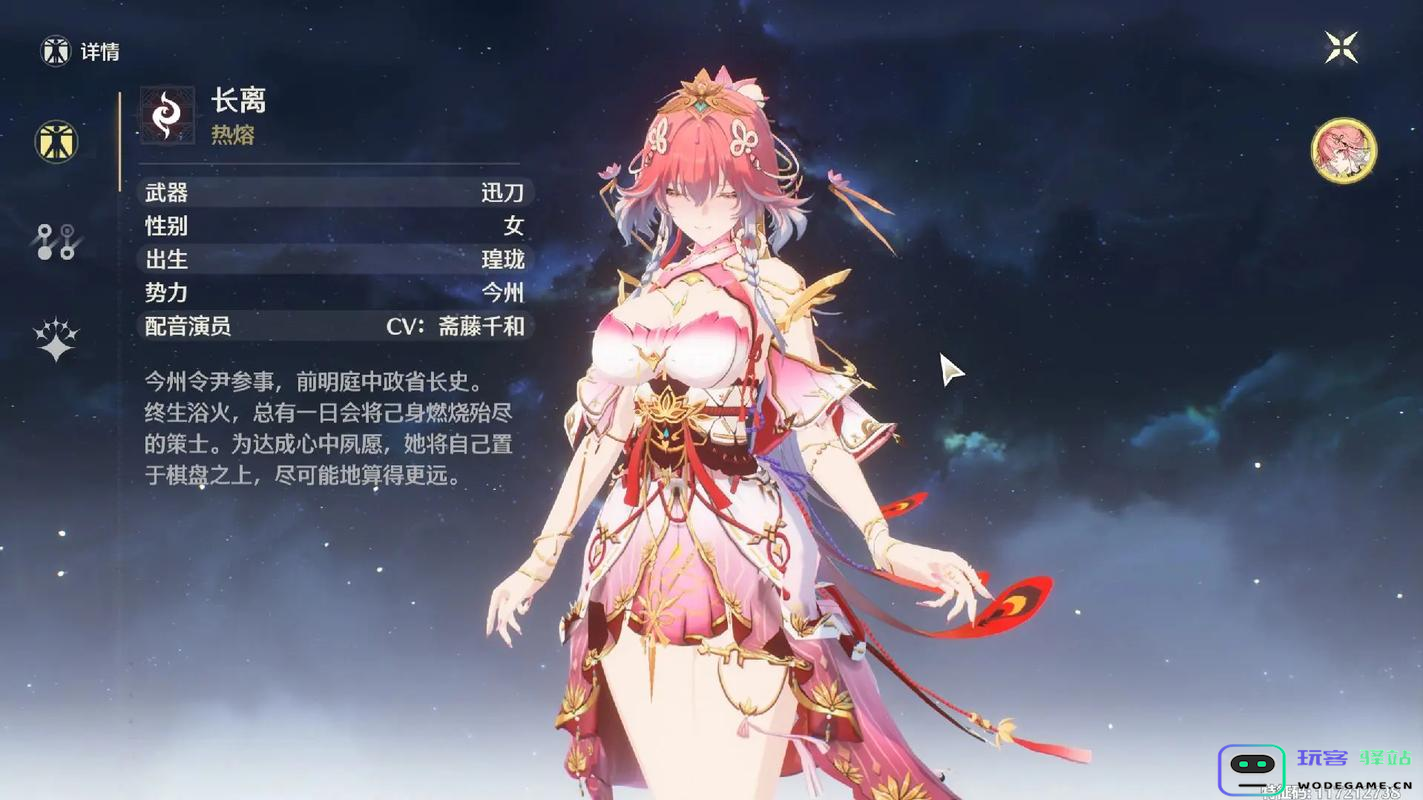The image size is (1423, 800).
Task: Open the character details tab
Action: tap(56, 142)
